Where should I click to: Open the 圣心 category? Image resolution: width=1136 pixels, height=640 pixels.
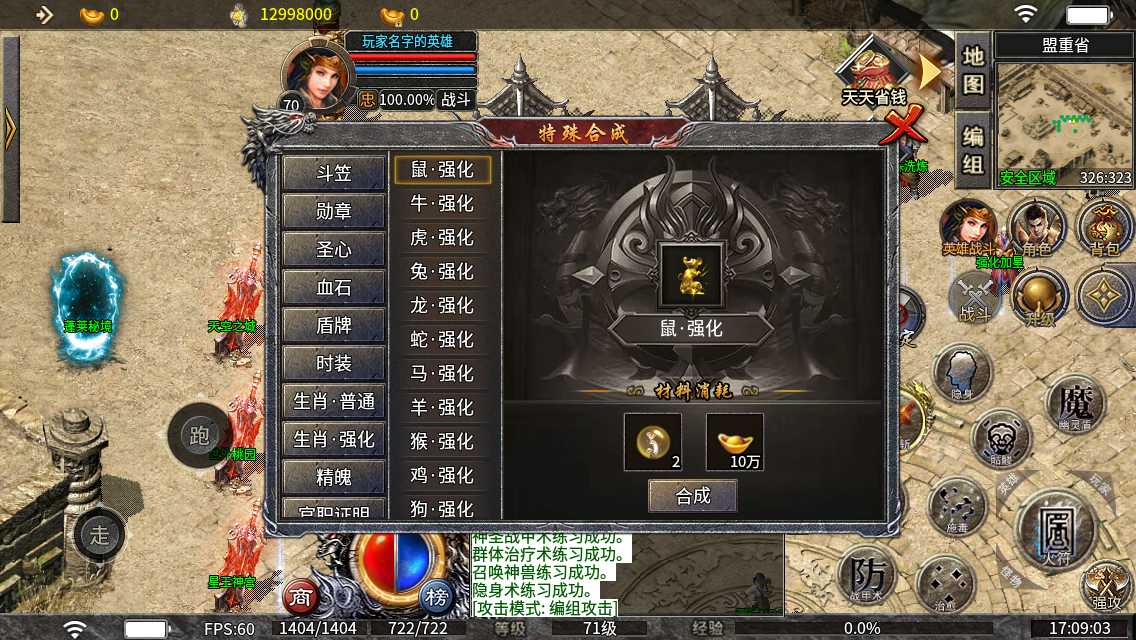tap(334, 249)
